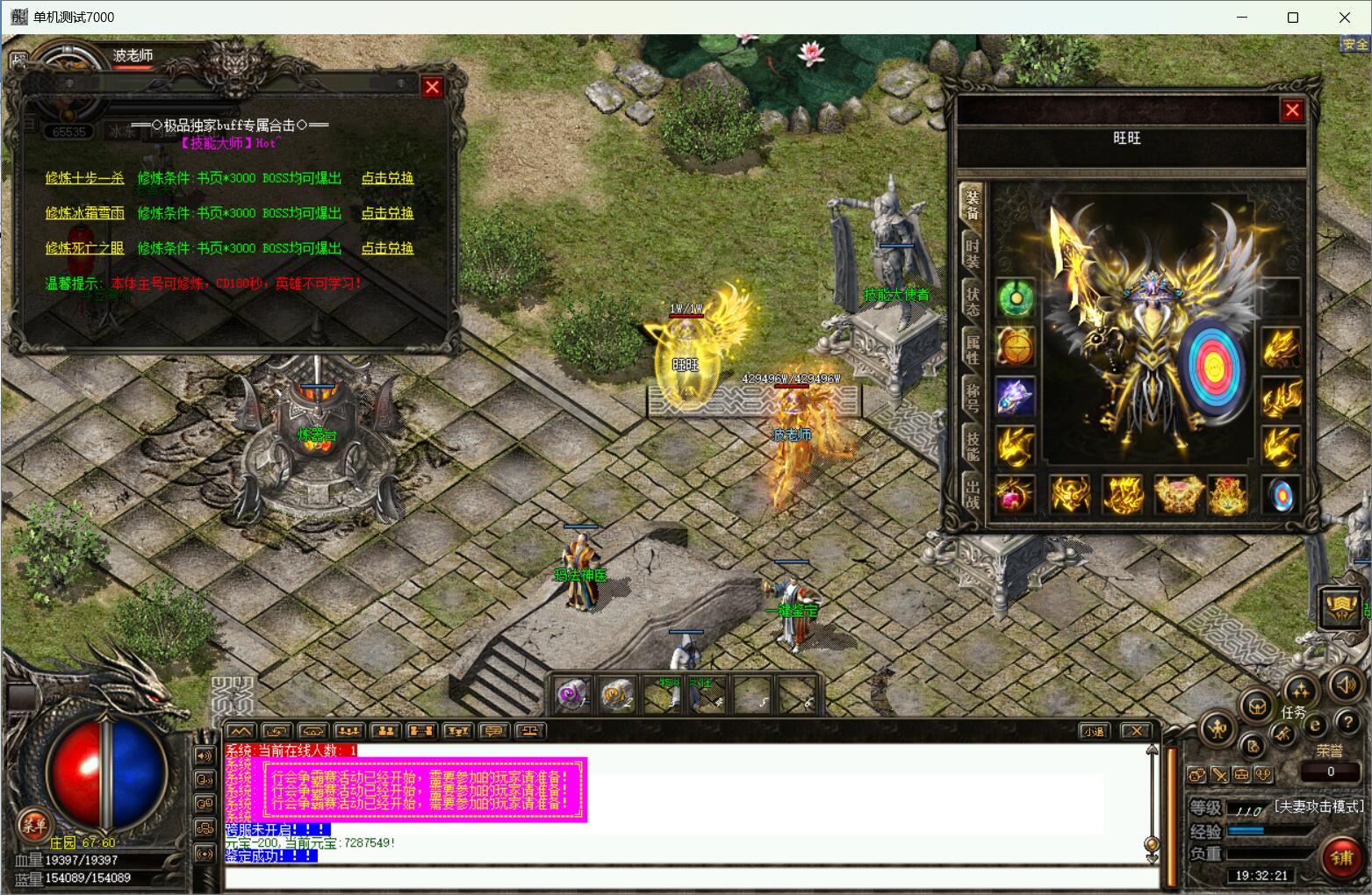Choose 点击兑换 next to 修炼死亡之眼
This screenshot has width=1372, height=895.
[387, 248]
